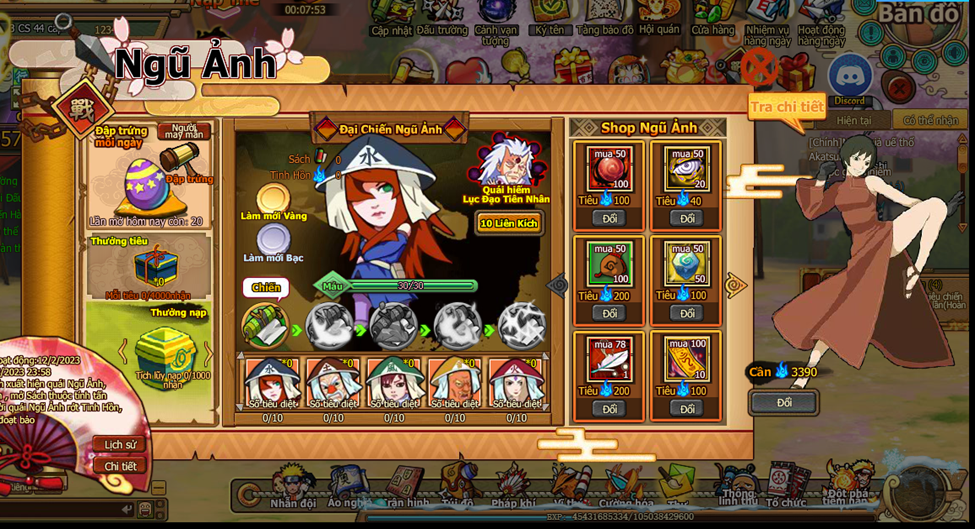The image size is (975, 529).
Task: Refresh with gold via Làm mới Vàng
Action: 272,199
